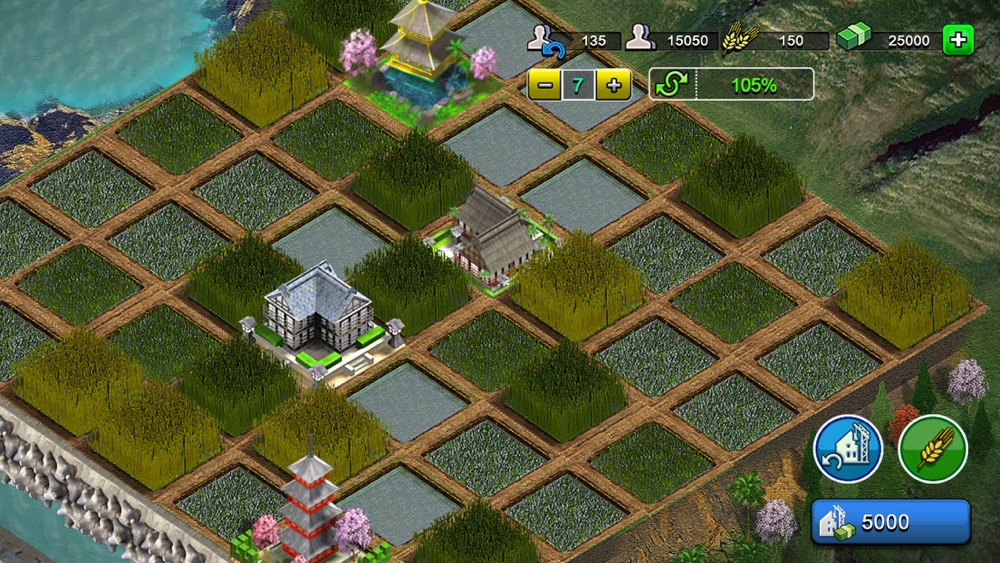Decrease the value with the yellow minus button
1000x563 pixels.
point(544,85)
